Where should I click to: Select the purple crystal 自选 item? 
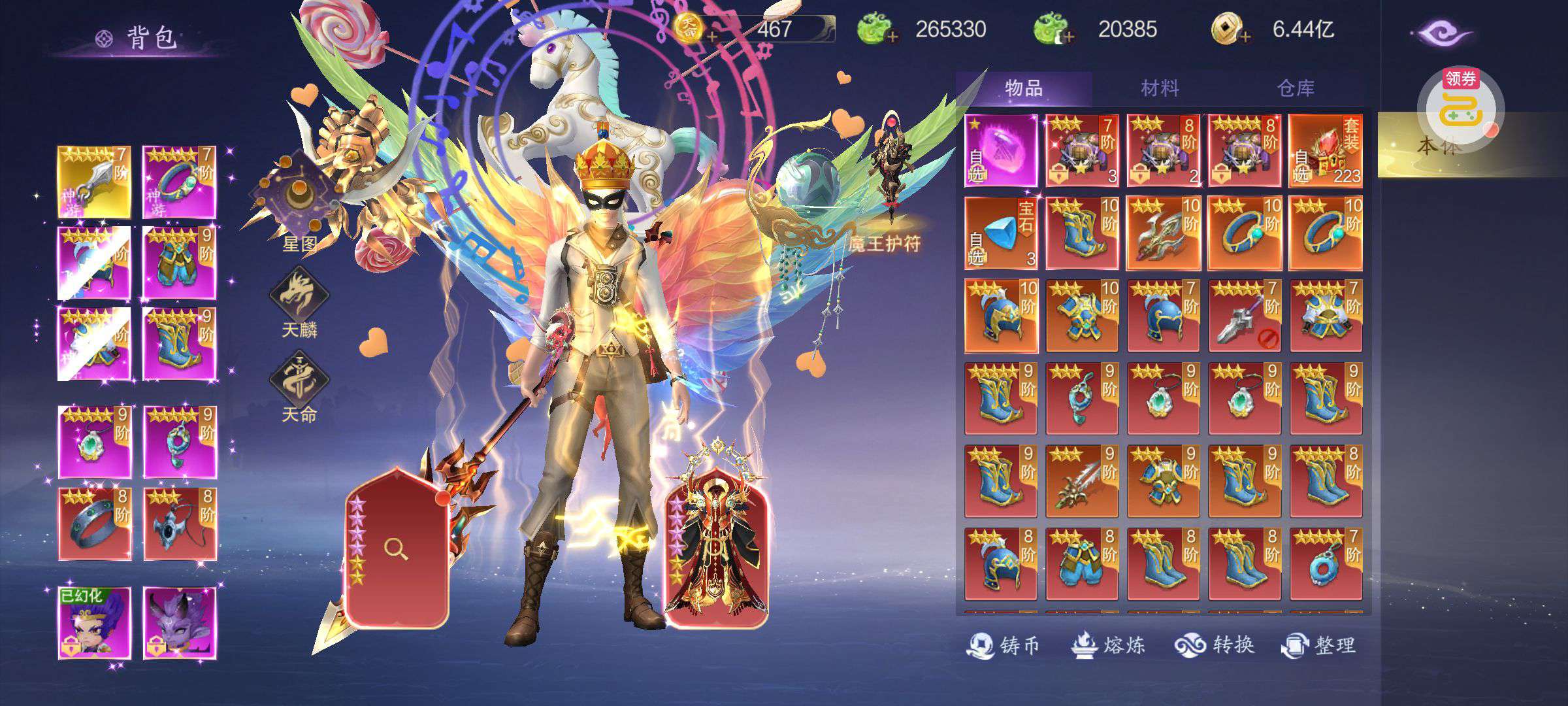[x=1001, y=151]
